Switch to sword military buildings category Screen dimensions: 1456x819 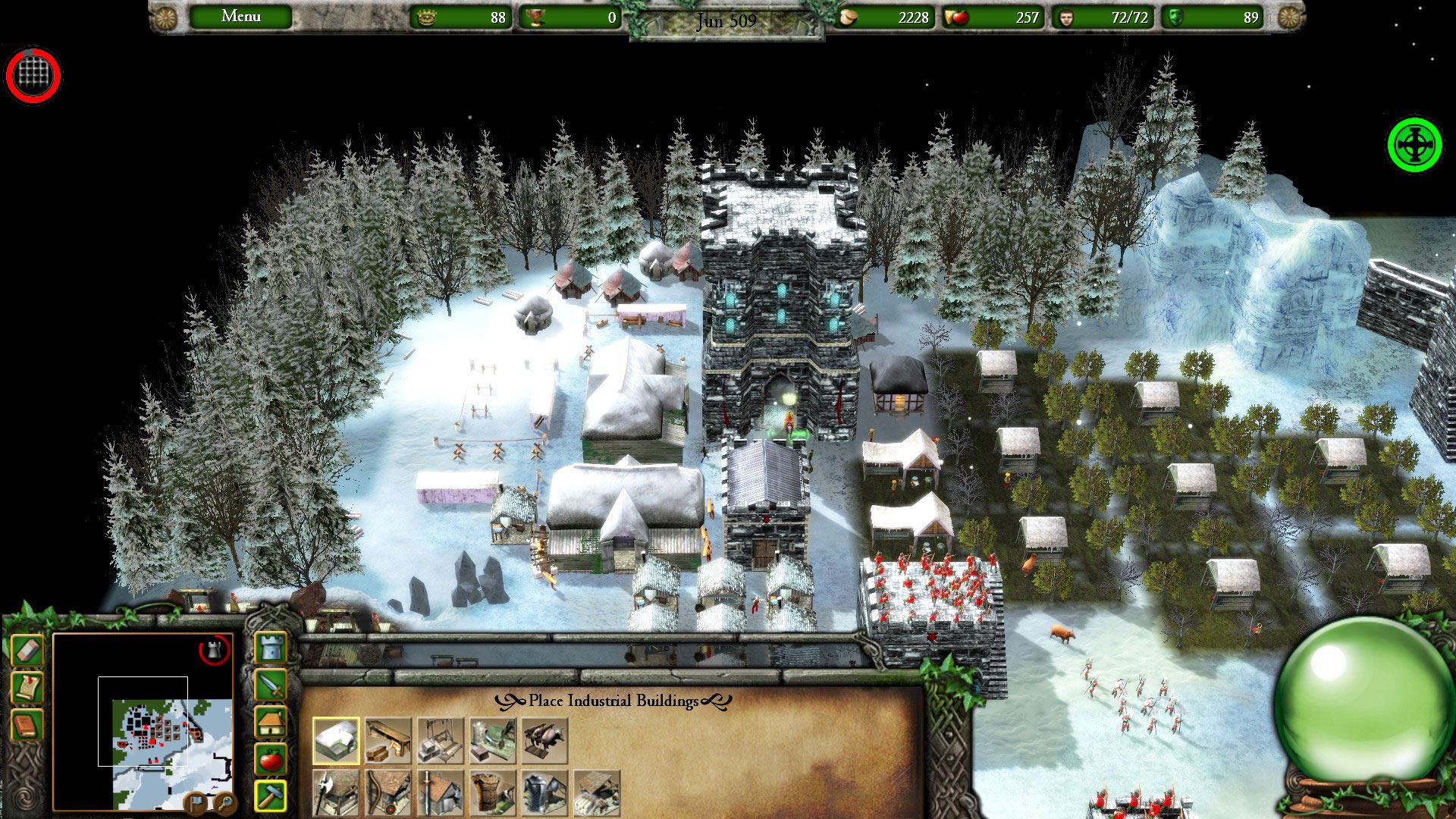pos(271,685)
